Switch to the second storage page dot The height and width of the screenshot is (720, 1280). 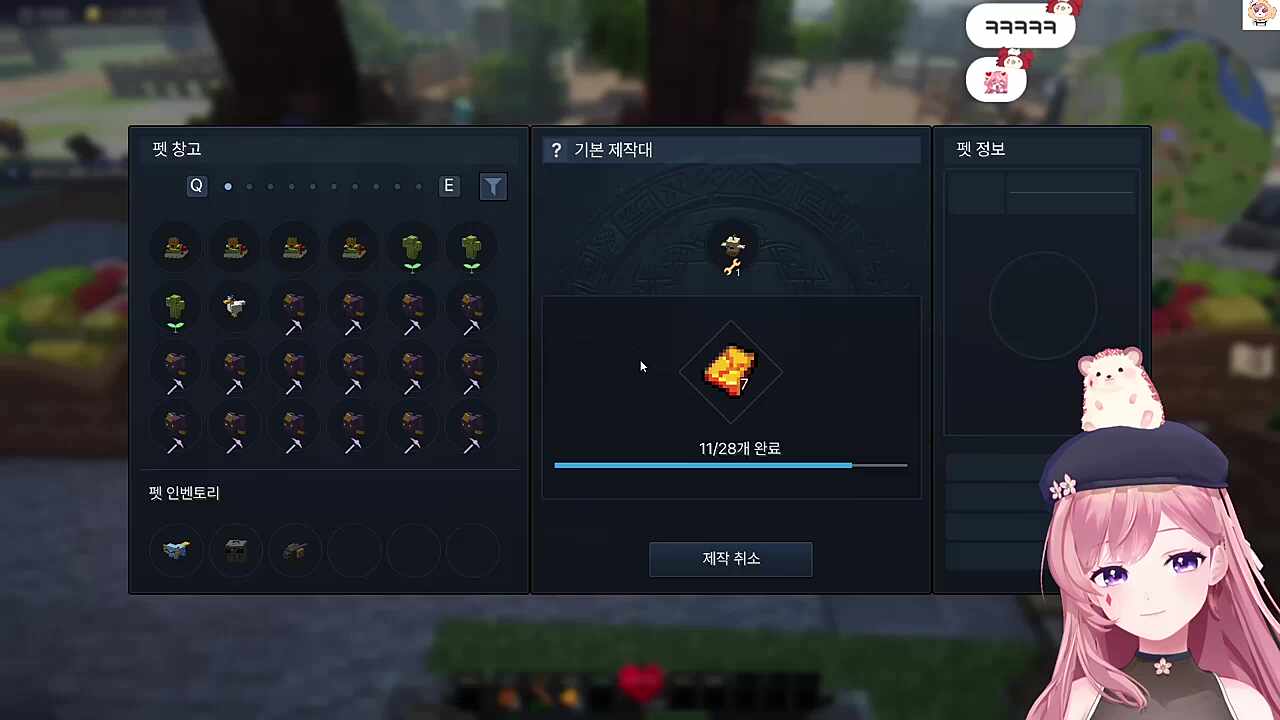click(249, 186)
